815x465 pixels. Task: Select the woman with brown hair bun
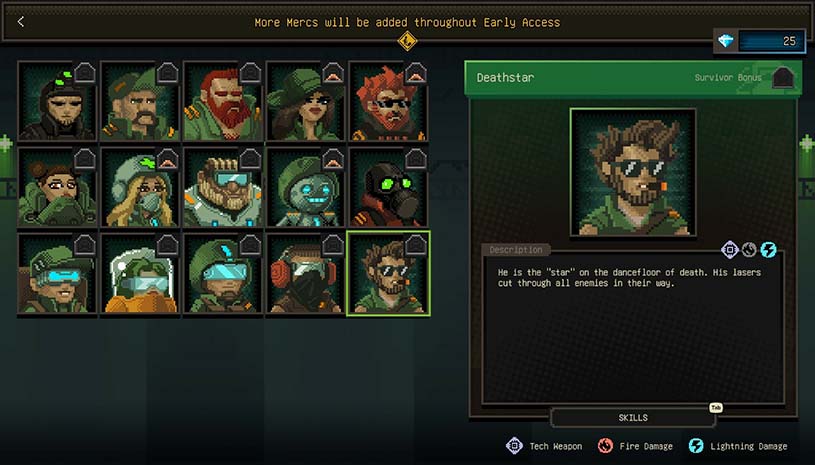tap(57, 187)
